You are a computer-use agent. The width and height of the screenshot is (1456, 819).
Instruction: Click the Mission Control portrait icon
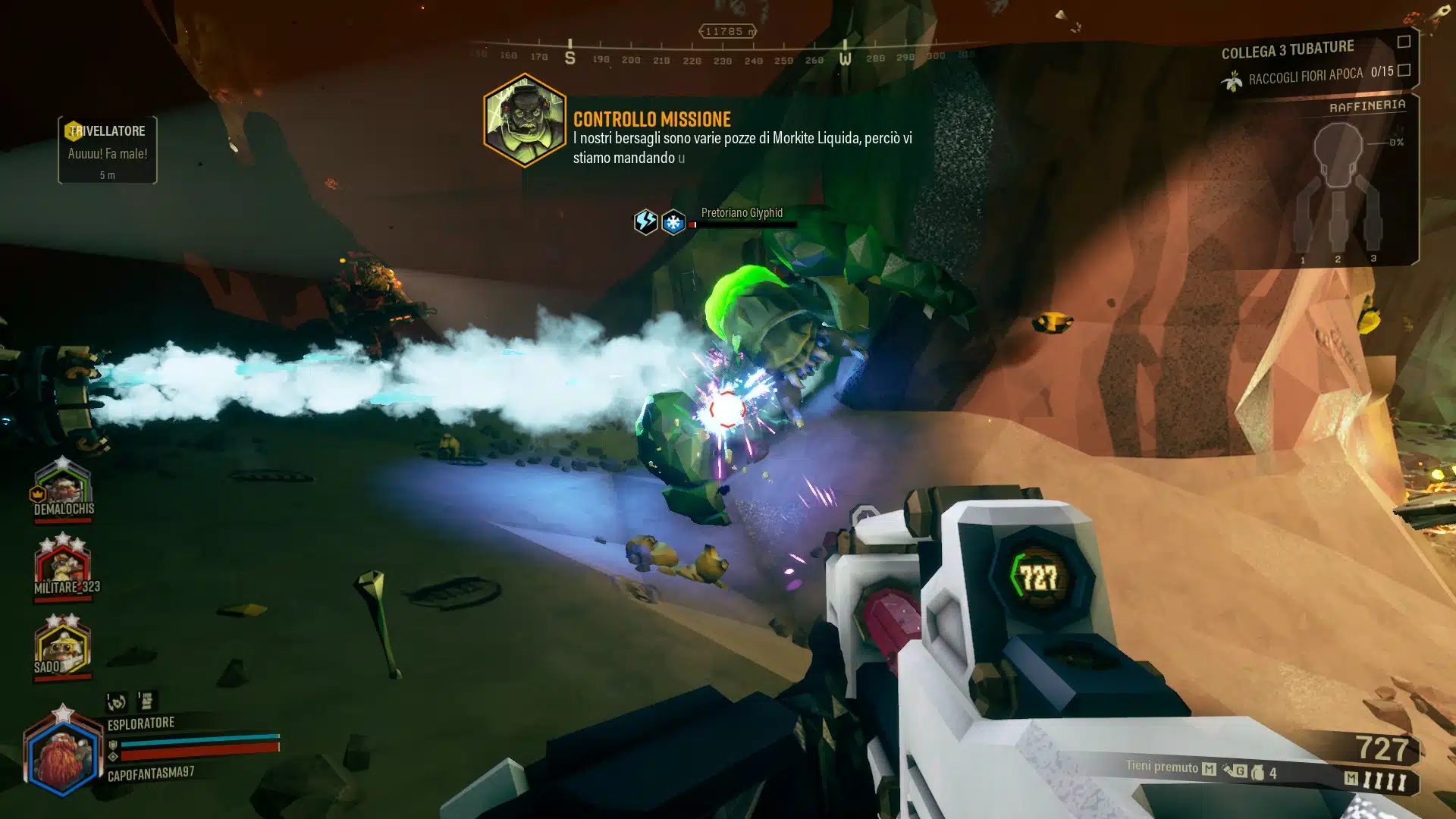pos(523,121)
